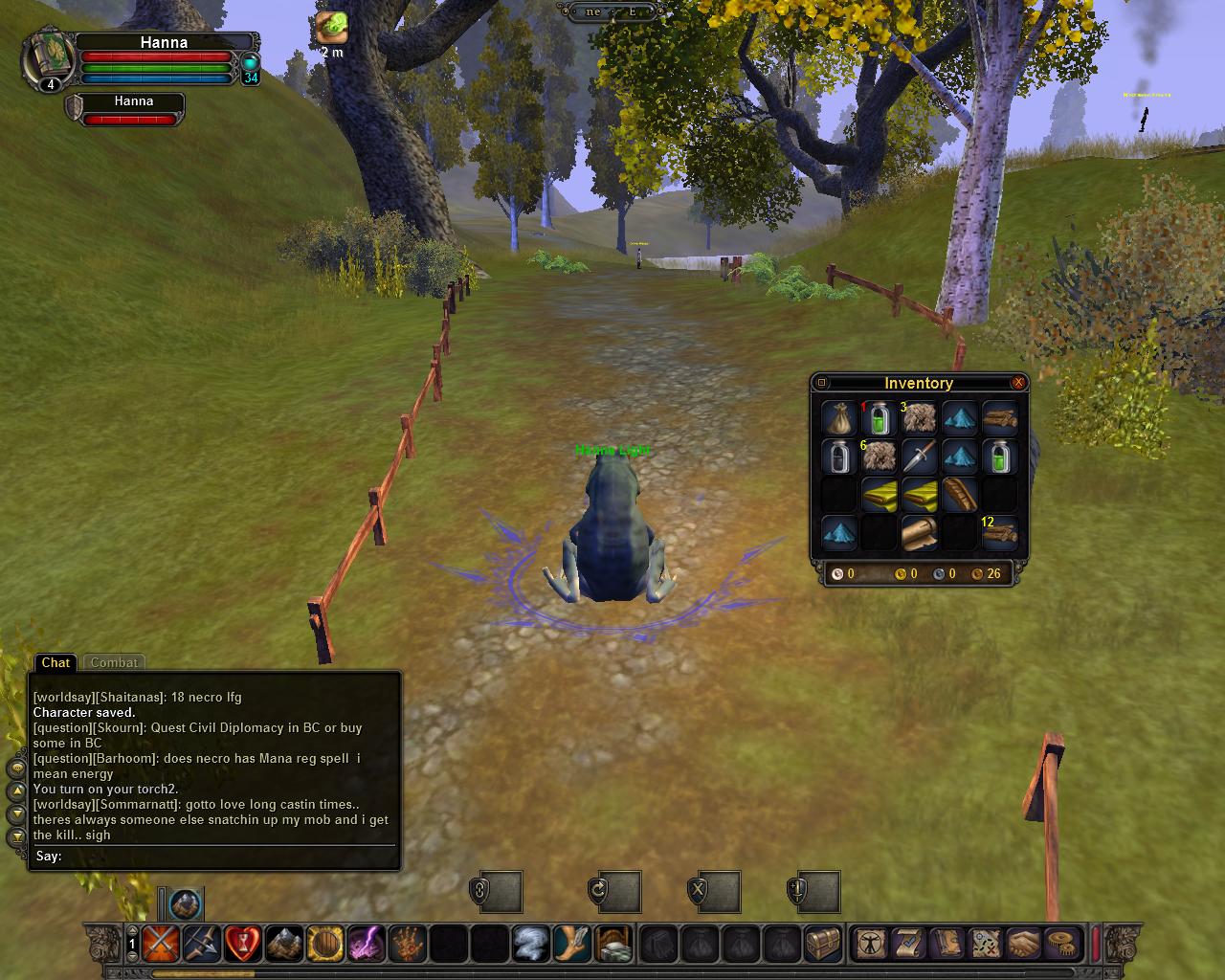
Task: Open the character sheet Vitruvian icon
Action: [x=870, y=944]
